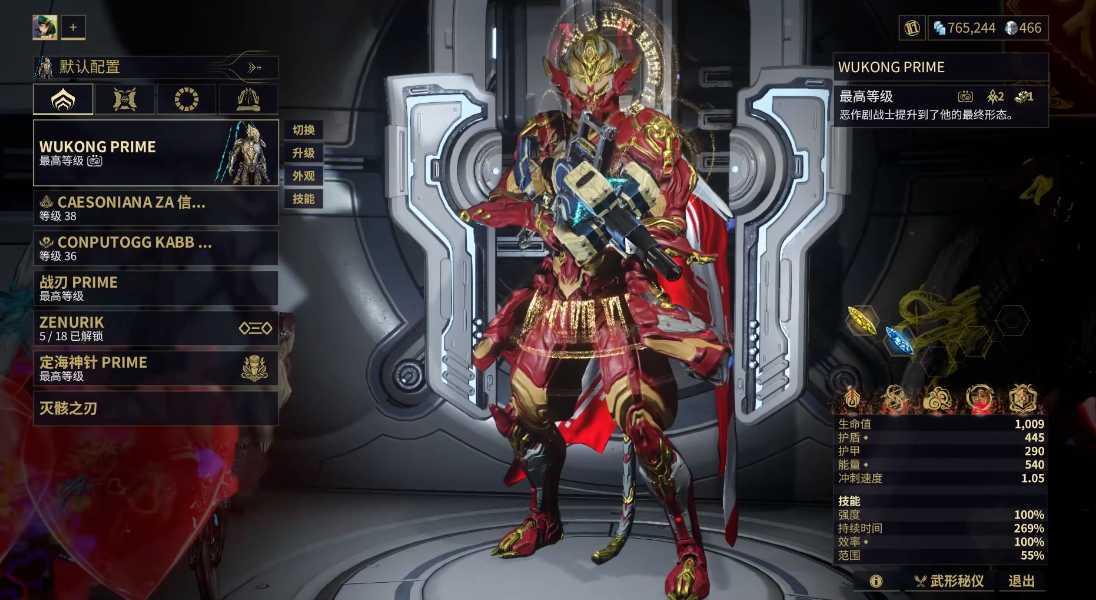Open 武形秘仪 (Archon Shards) menu

click(949, 581)
